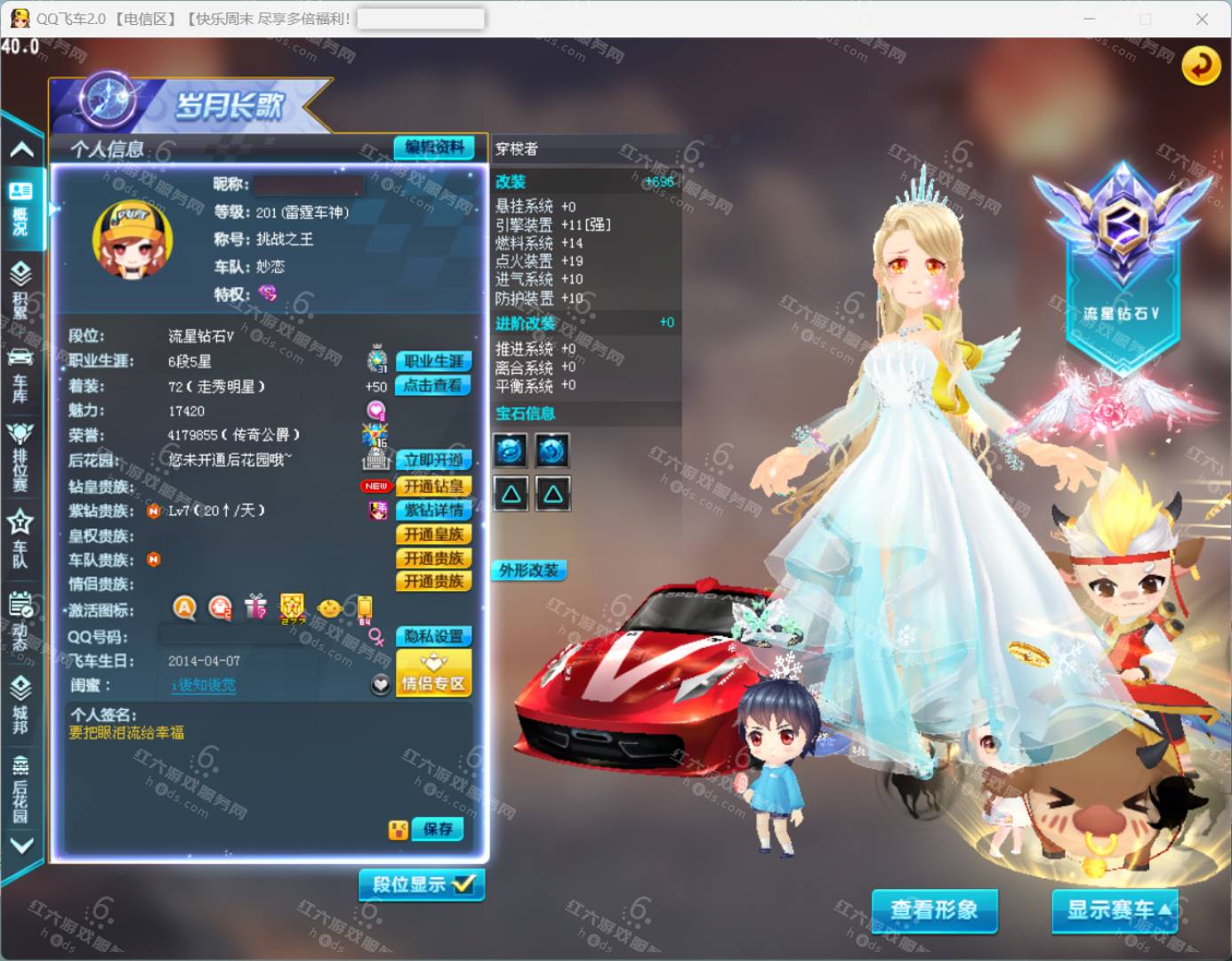Open the 职业生涯 career button
This screenshot has width=1232, height=961.
433,361
